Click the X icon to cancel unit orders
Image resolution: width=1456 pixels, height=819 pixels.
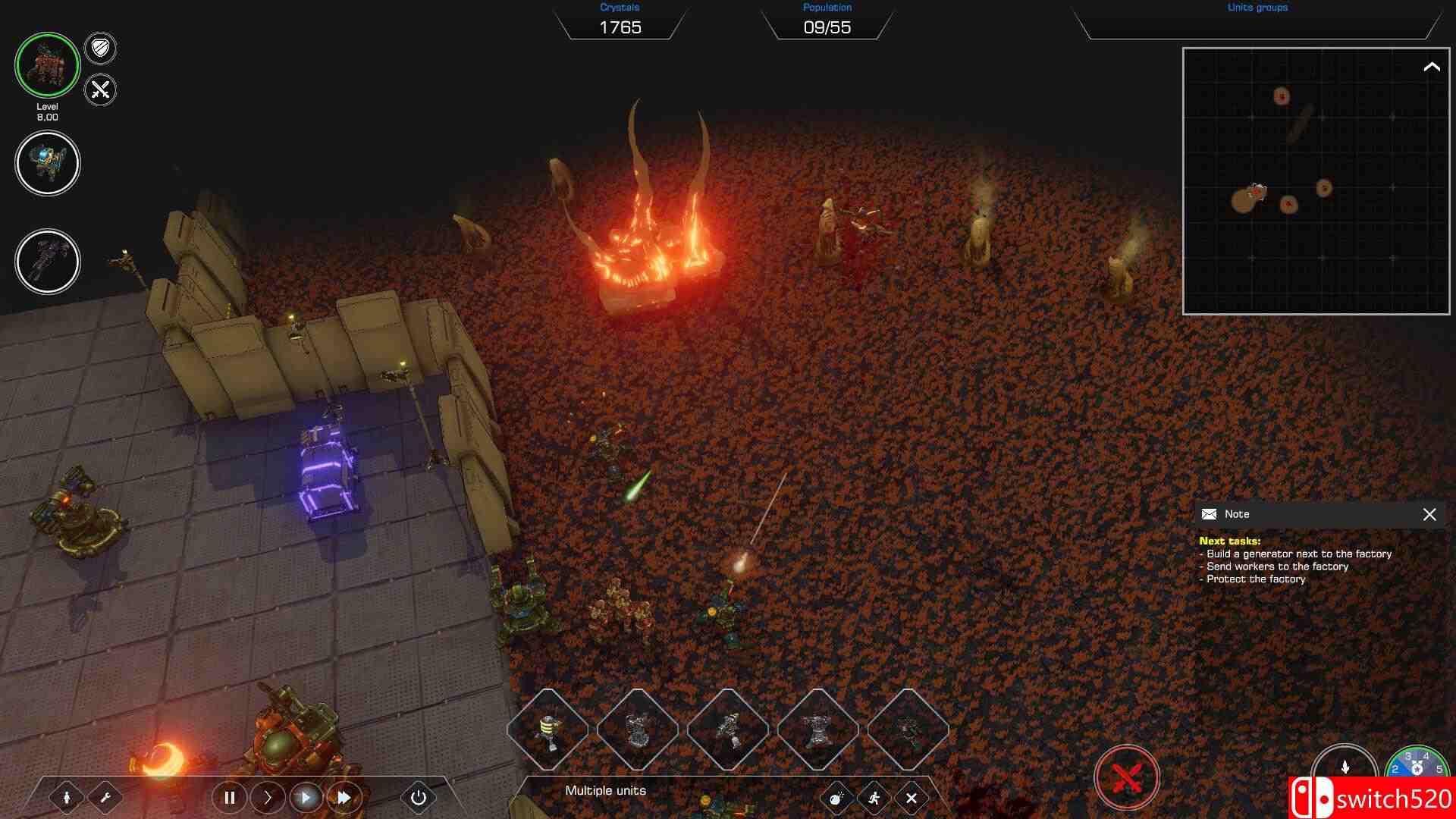[912, 798]
